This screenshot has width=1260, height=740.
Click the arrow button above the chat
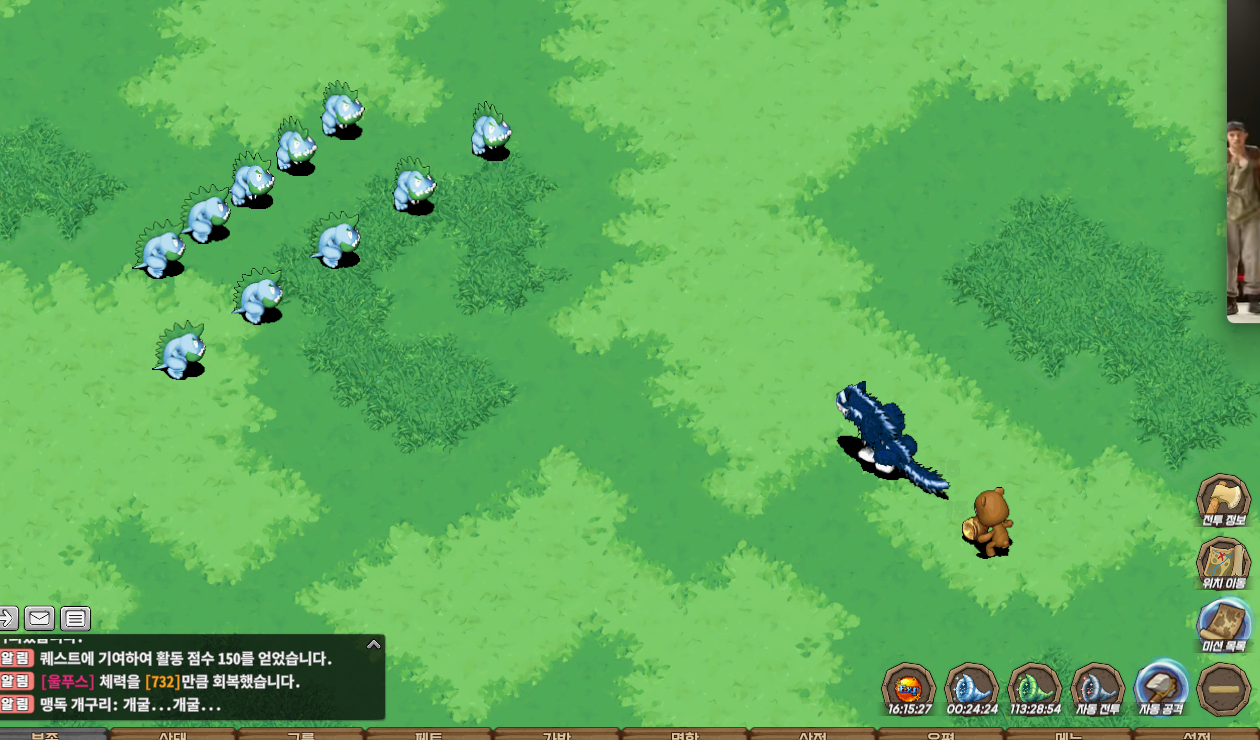click(8, 618)
